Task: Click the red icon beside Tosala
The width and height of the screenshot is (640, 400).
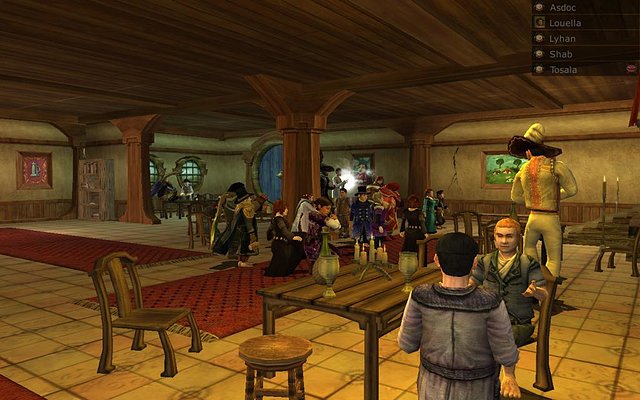Action: [632, 69]
